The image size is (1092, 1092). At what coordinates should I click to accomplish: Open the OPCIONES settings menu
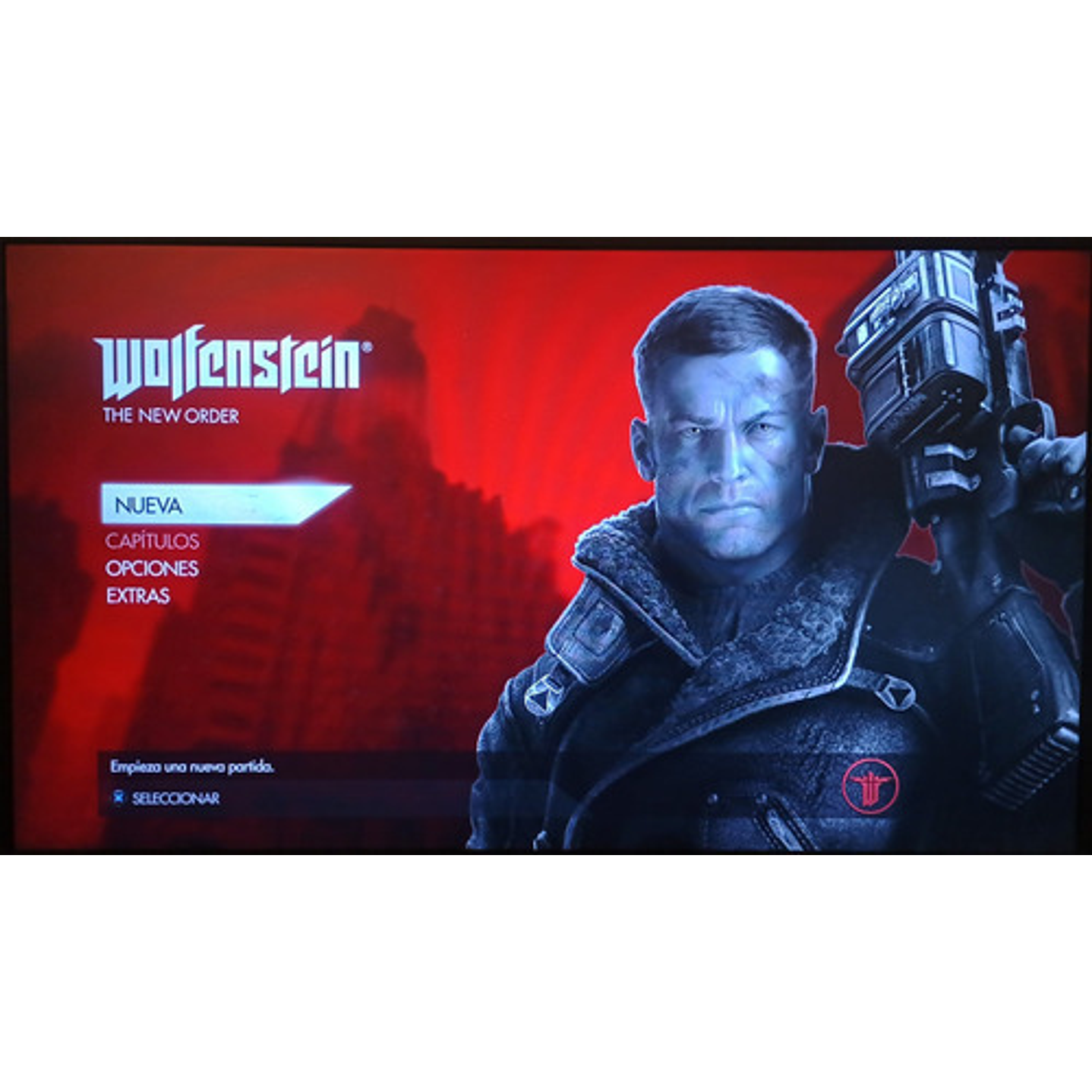[150, 568]
